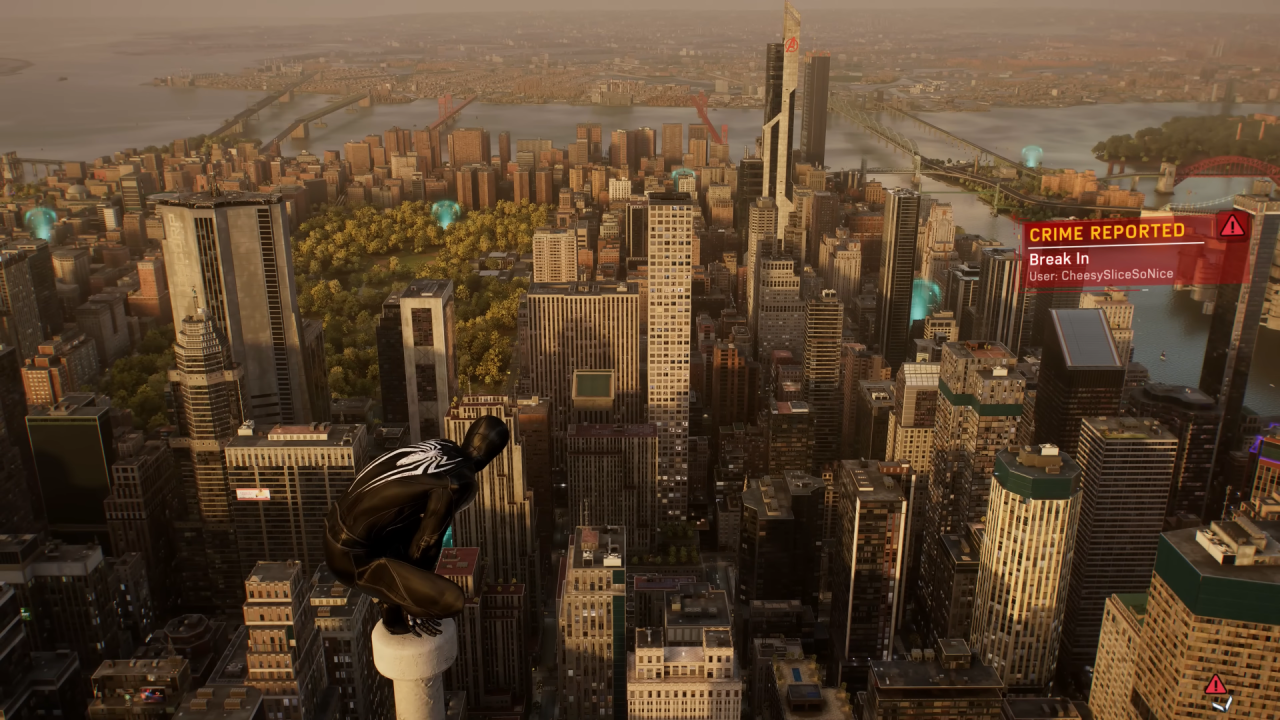Select the blue marker near the right bridge
This screenshot has height=720, width=1280.
point(1031,155)
